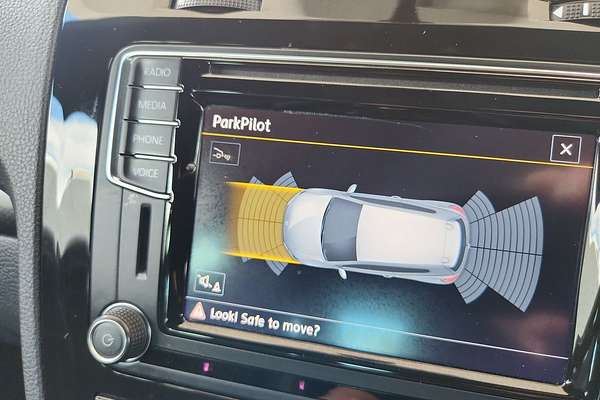Activate the VOICE control button
This screenshot has height=400, width=600.
click(x=145, y=172)
